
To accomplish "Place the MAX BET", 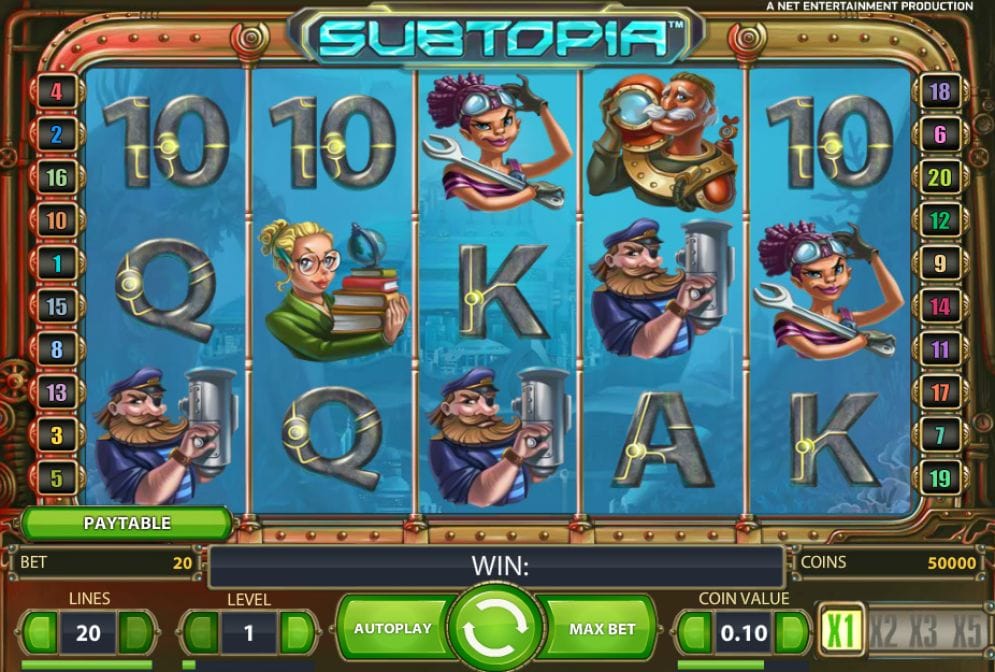I will click(602, 629).
